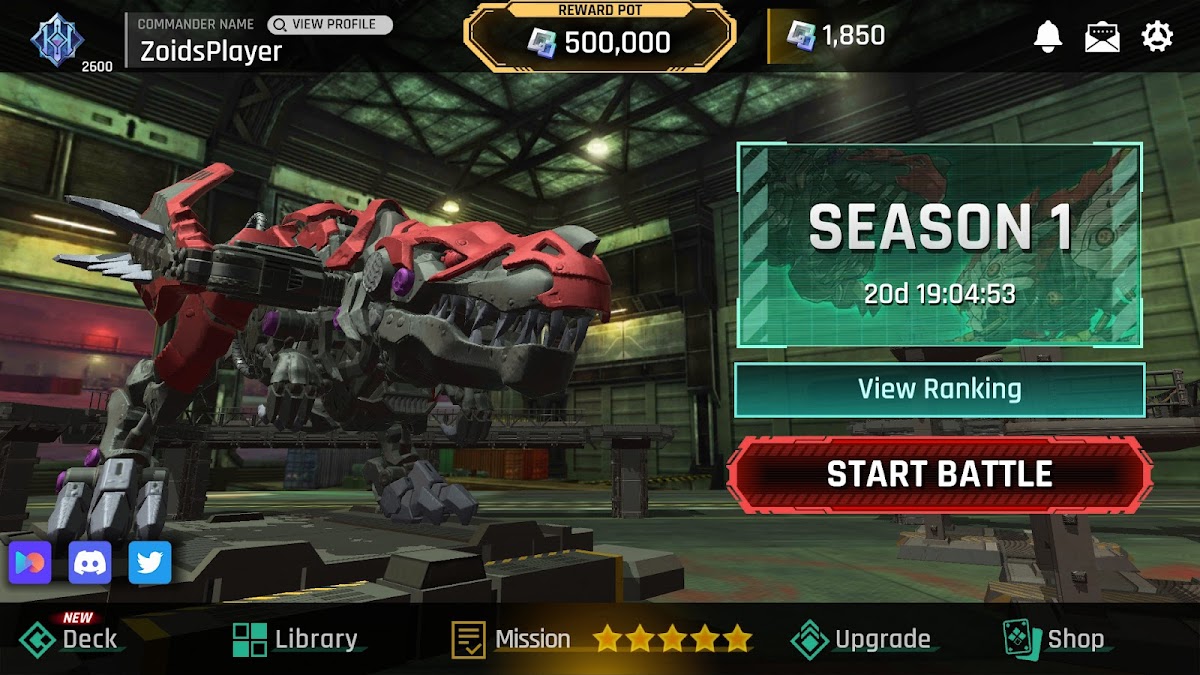Image resolution: width=1200 pixels, height=675 pixels.
Task: Go to the Library
Action: click(x=295, y=639)
